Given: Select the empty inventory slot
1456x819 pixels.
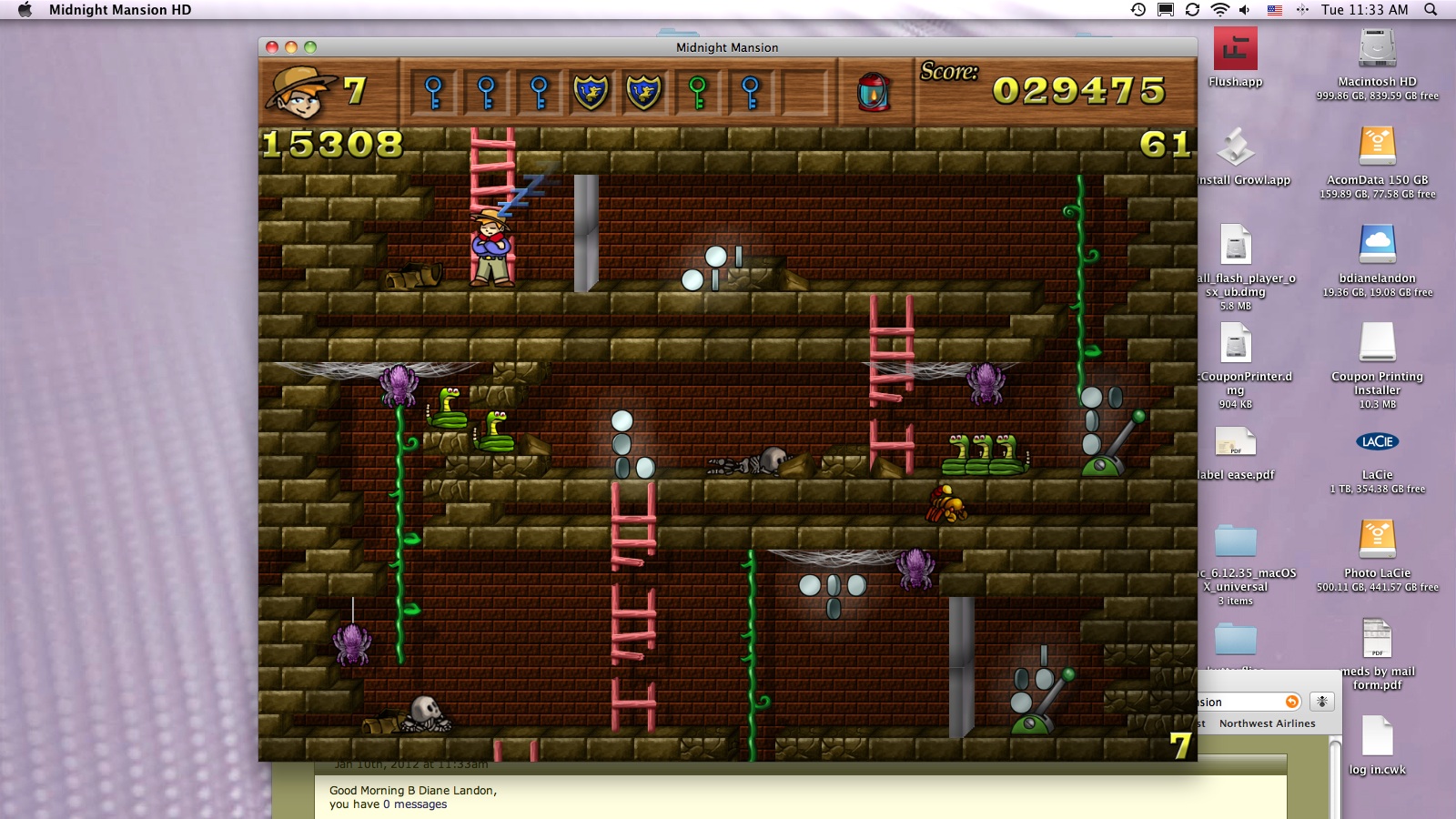Looking at the screenshot, I should click(x=804, y=92).
